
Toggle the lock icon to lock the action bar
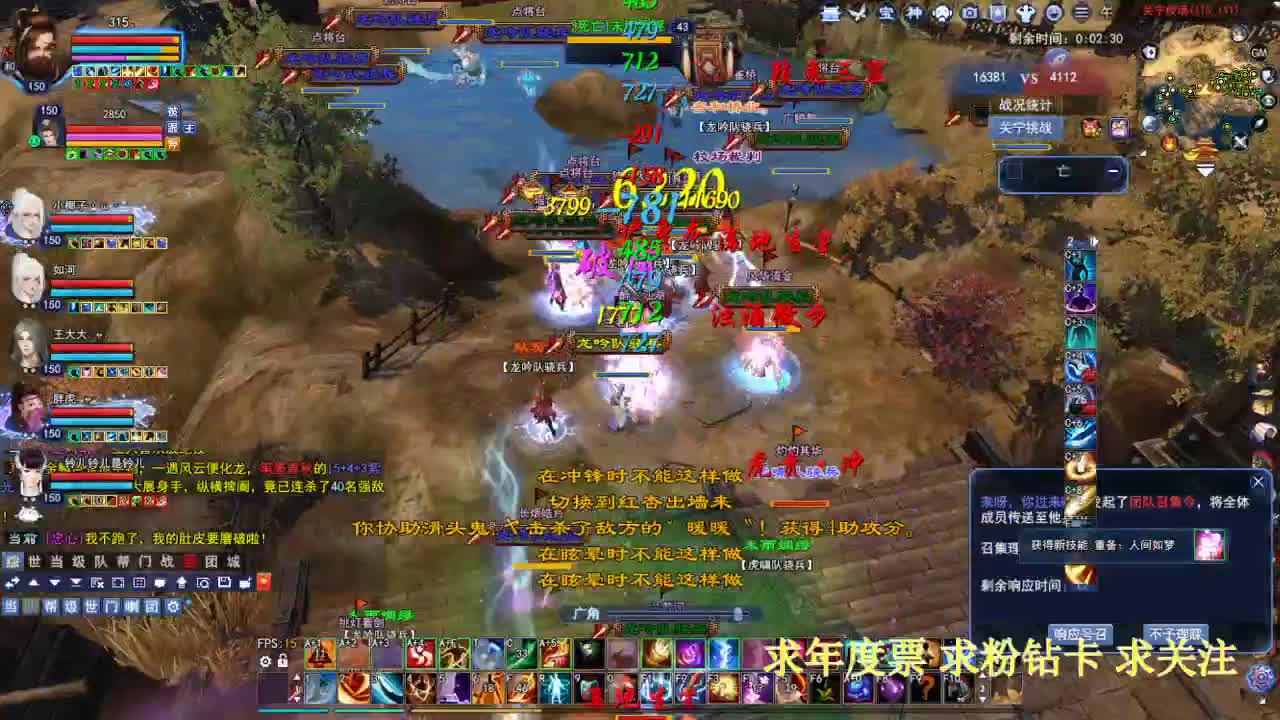(x=282, y=662)
